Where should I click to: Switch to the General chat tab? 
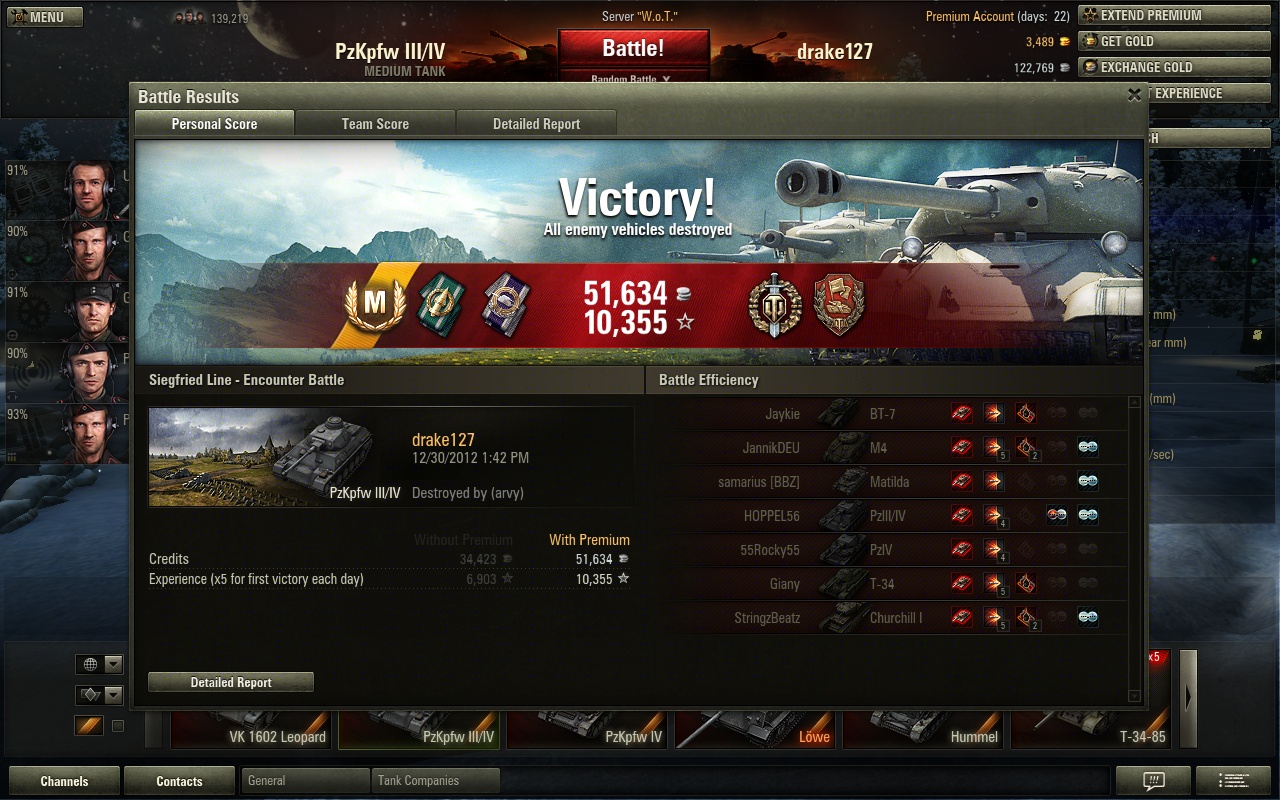[305, 781]
